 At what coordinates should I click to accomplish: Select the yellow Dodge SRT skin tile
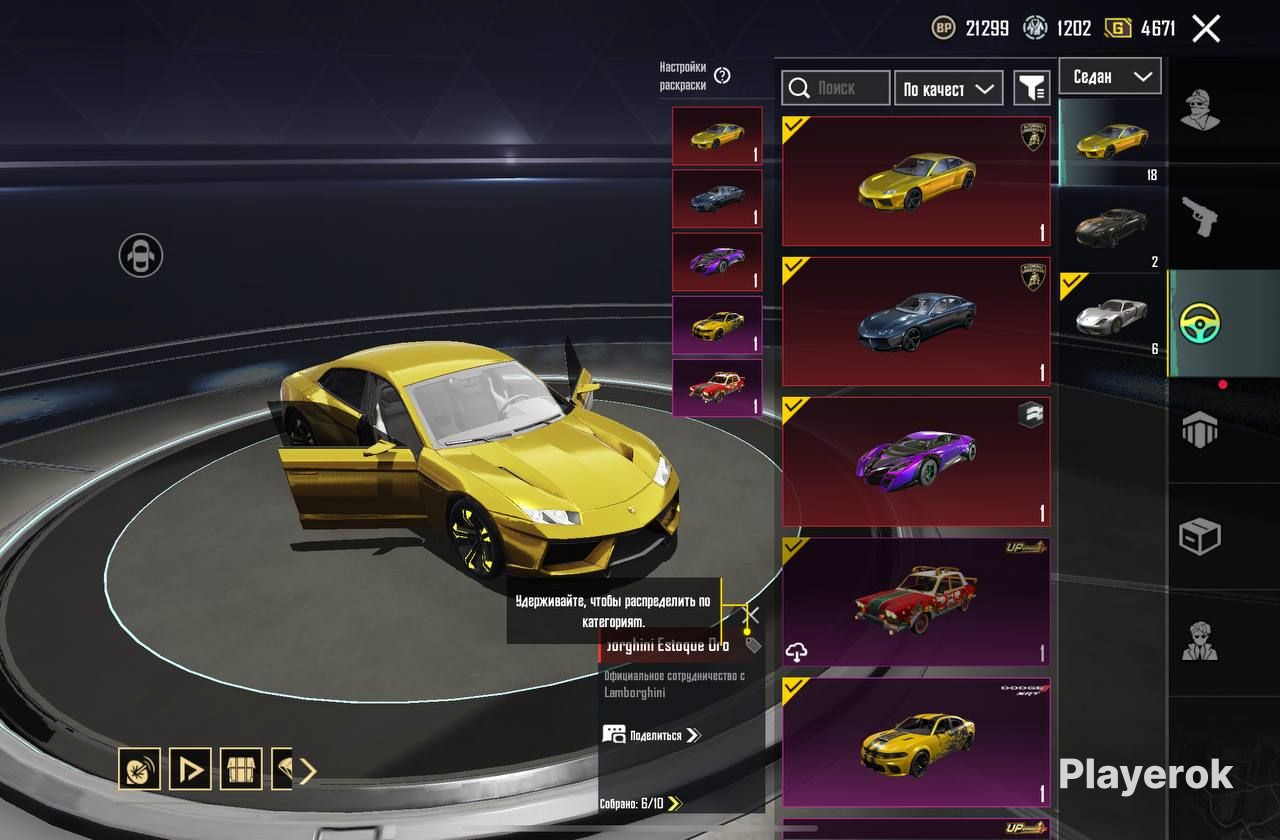click(915, 741)
